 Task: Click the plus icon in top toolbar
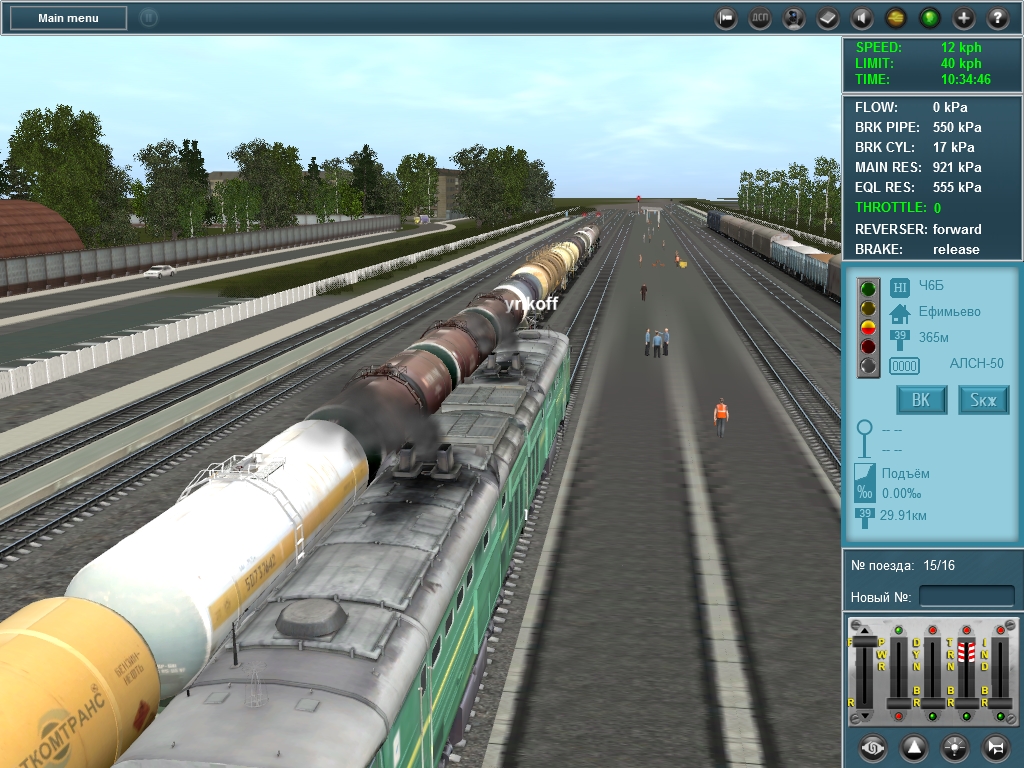tap(963, 18)
